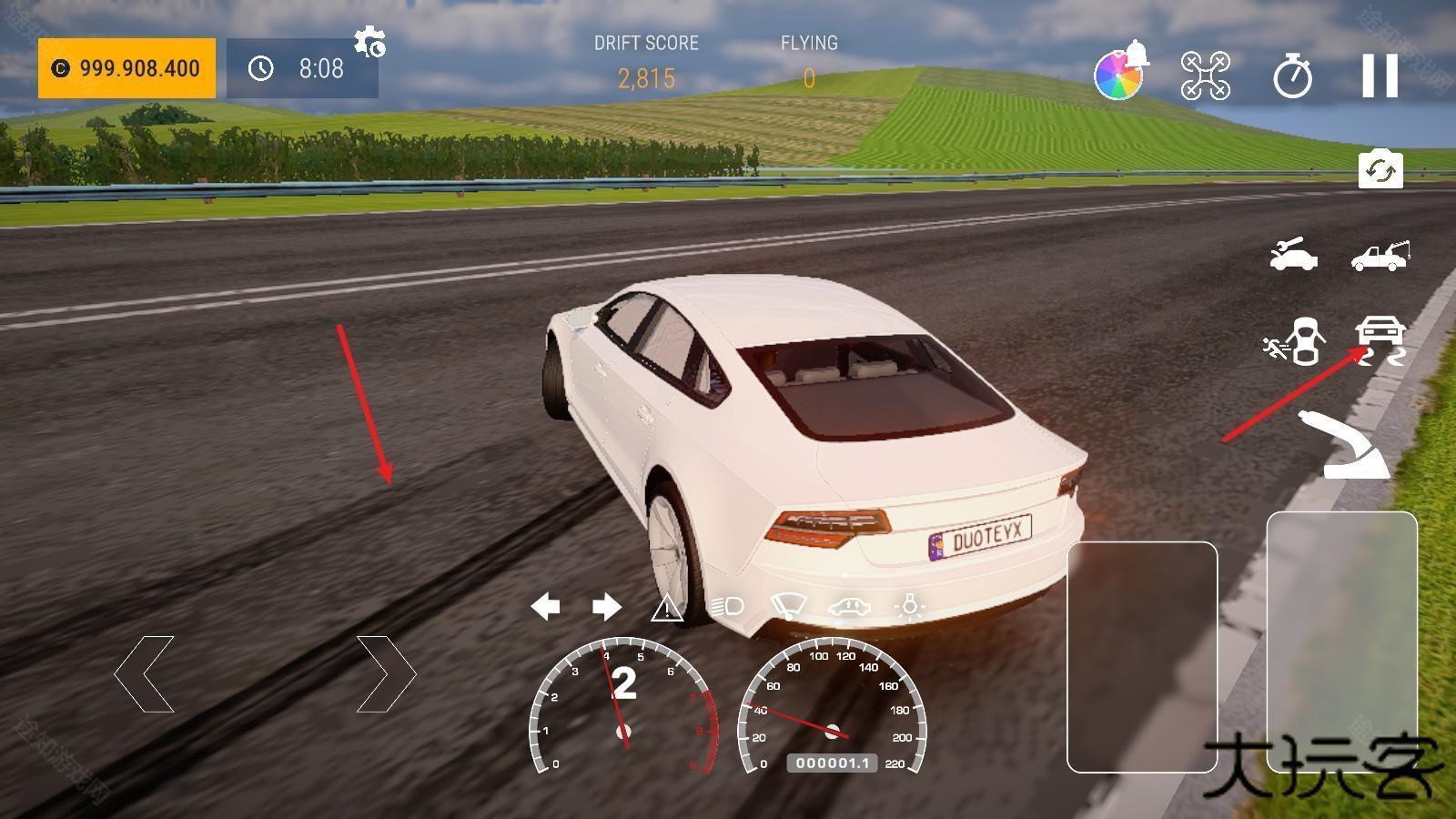Toggle the hazard warning lights
This screenshot has height=819, width=1456.
click(x=667, y=607)
